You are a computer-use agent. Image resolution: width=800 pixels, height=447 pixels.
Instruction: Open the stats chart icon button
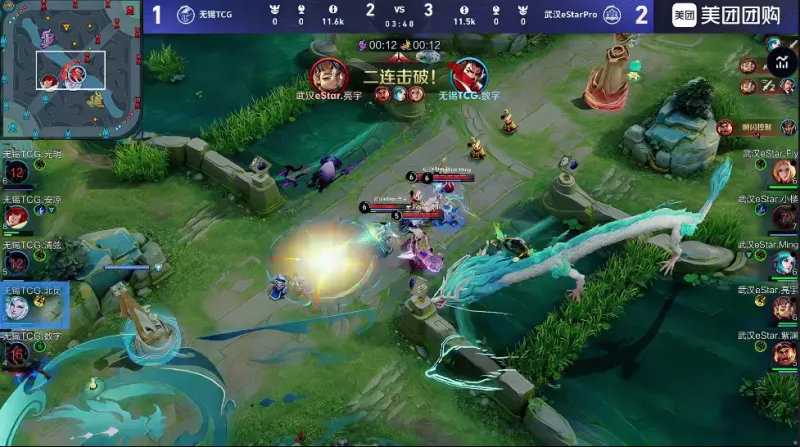(782, 65)
